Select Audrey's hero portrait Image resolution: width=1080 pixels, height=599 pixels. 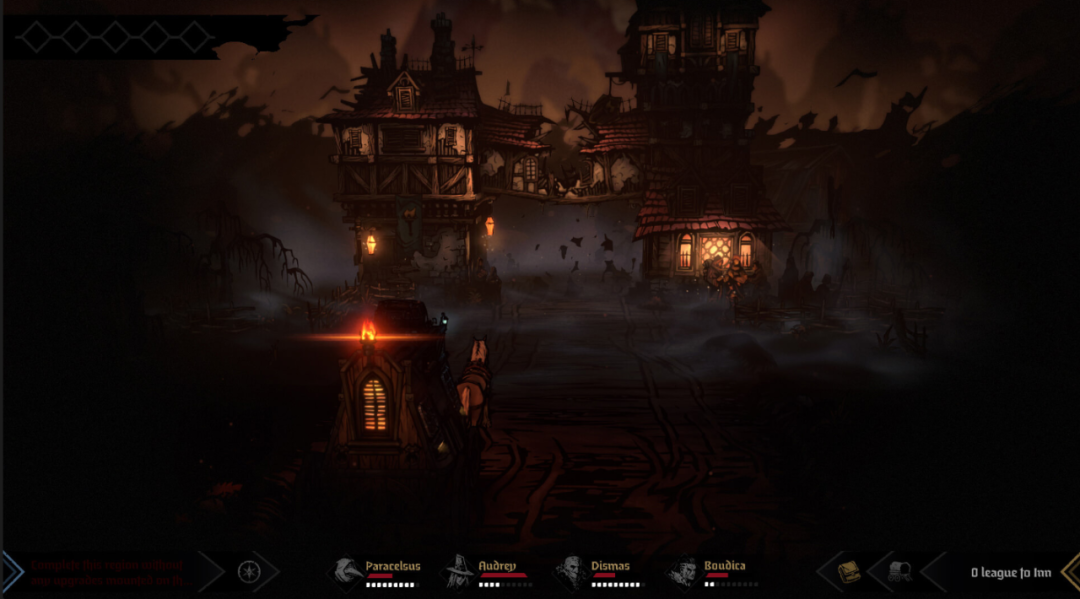(x=459, y=572)
